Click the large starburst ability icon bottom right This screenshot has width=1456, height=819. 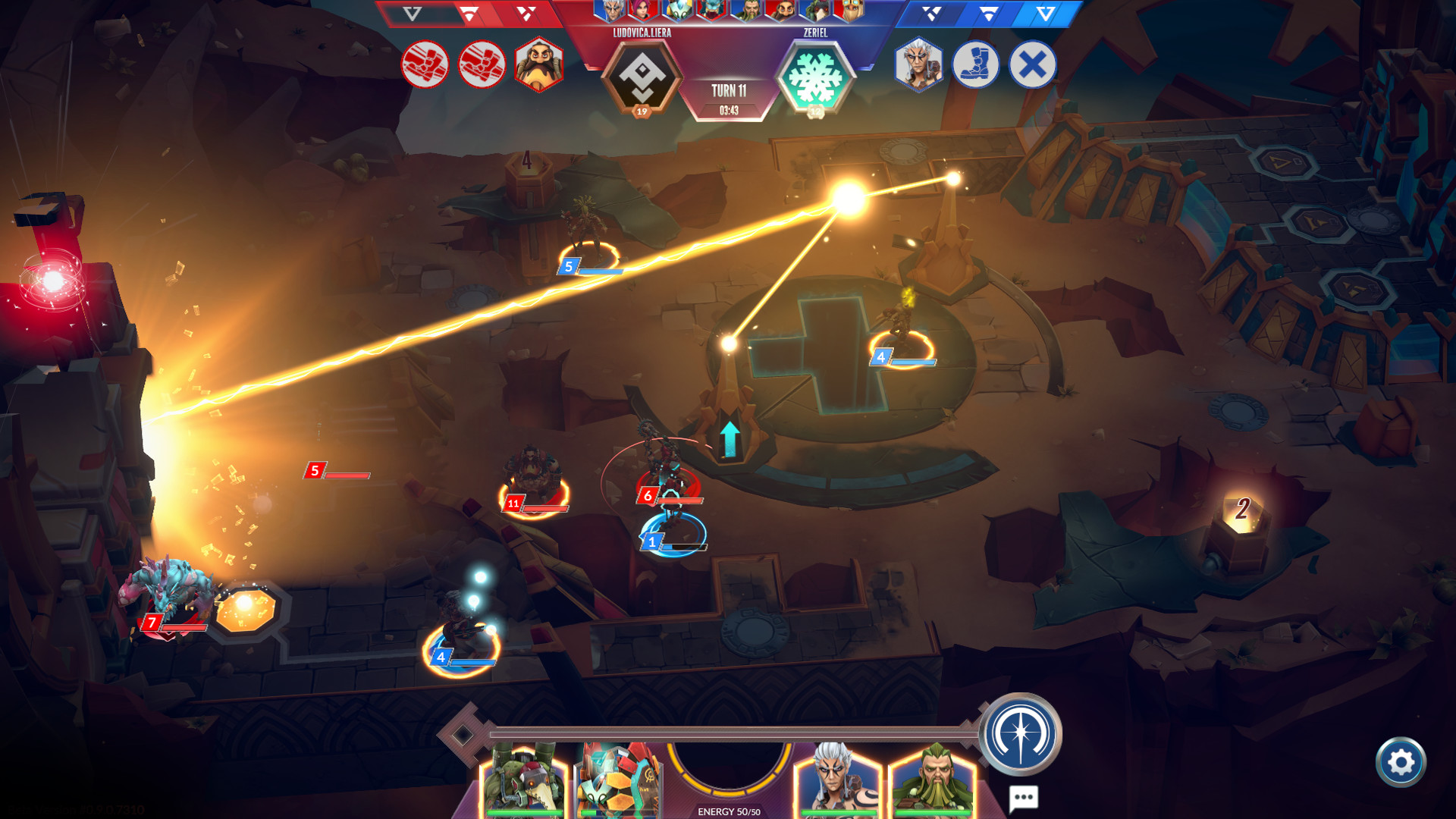(1022, 734)
